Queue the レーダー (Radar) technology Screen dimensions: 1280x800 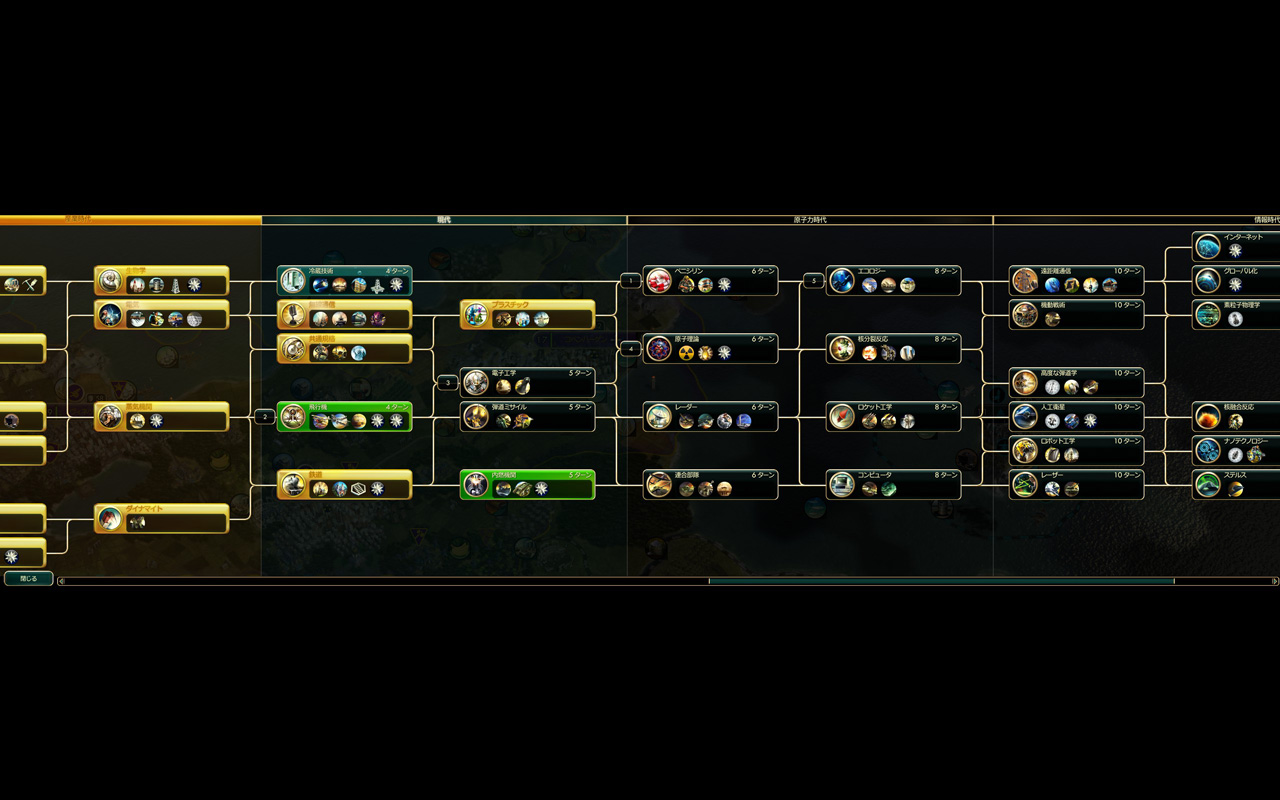point(710,416)
